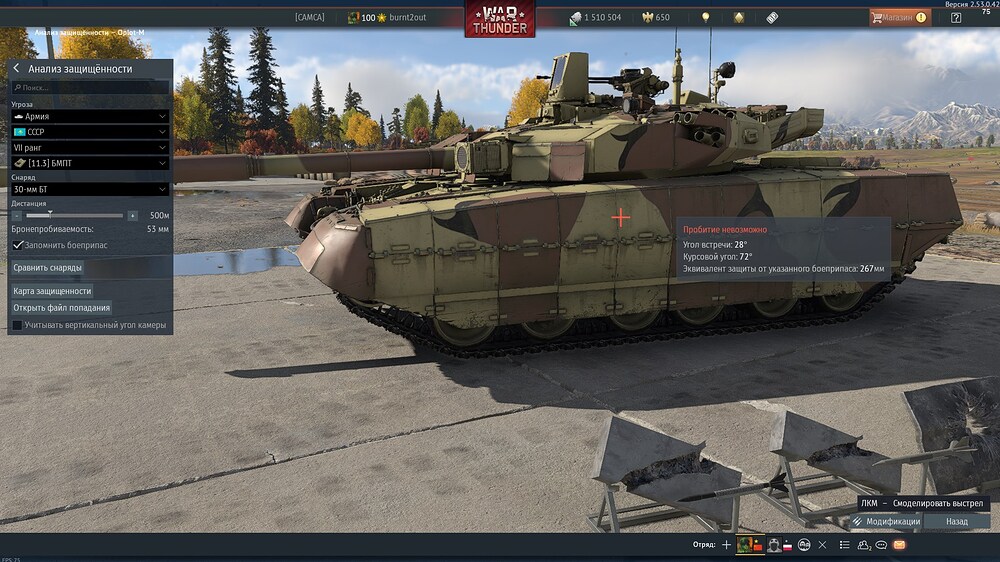Open the orange mail envelope icon
The width and height of the screenshot is (1000, 562).
(x=899, y=545)
